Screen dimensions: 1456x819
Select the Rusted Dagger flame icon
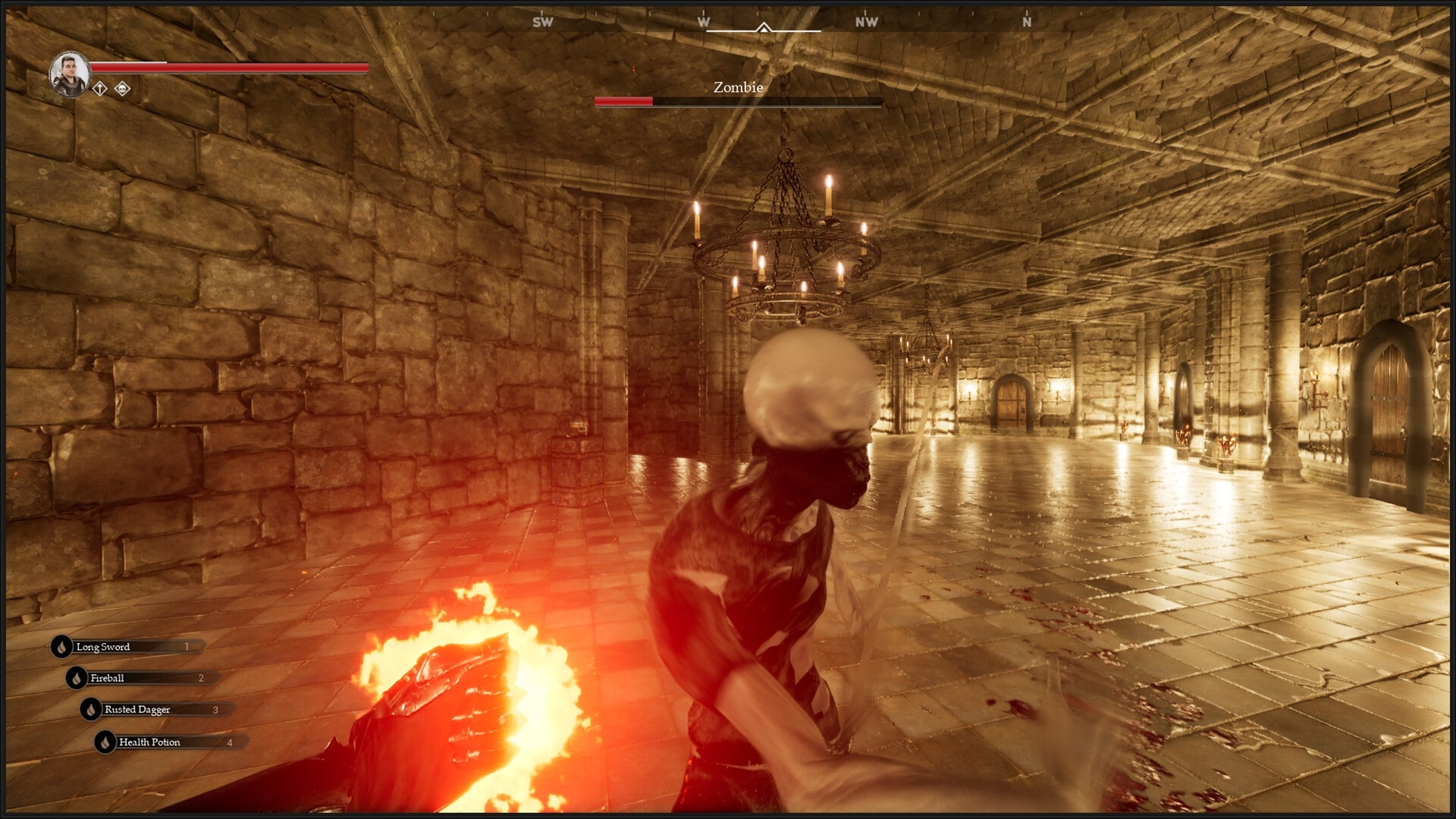tap(89, 710)
